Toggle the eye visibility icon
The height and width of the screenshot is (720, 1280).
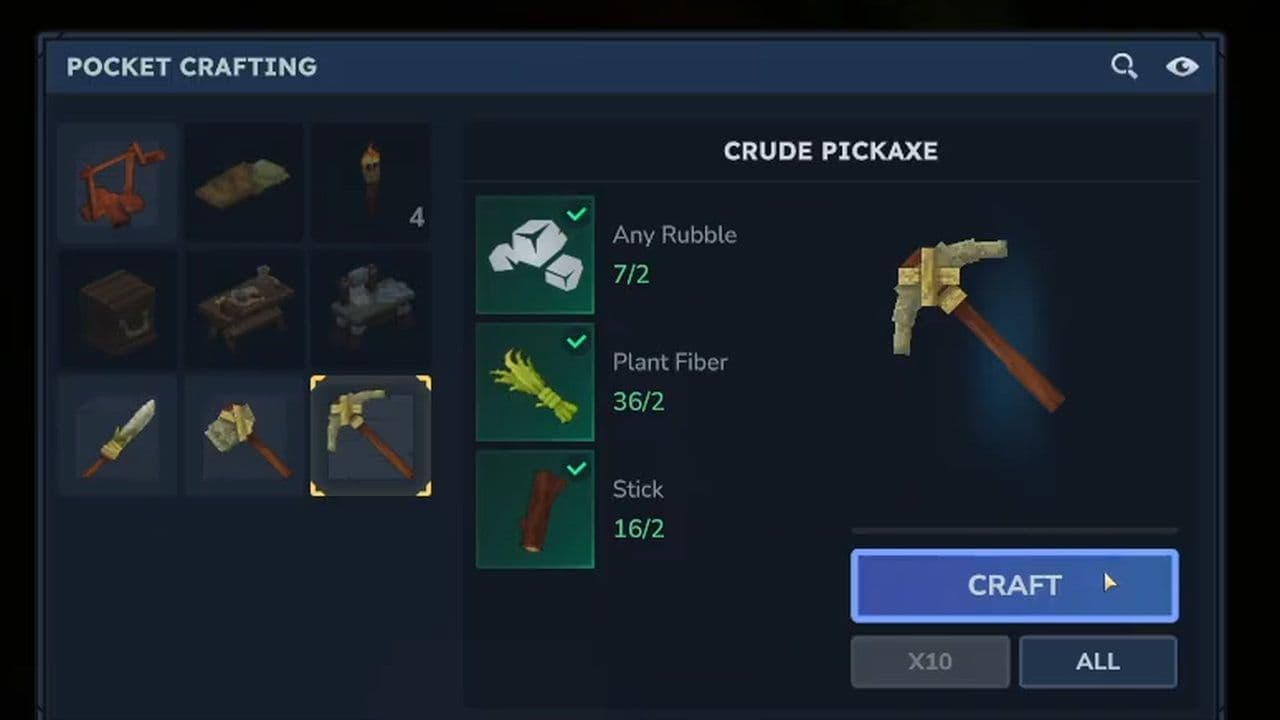(x=1183, y=66)
